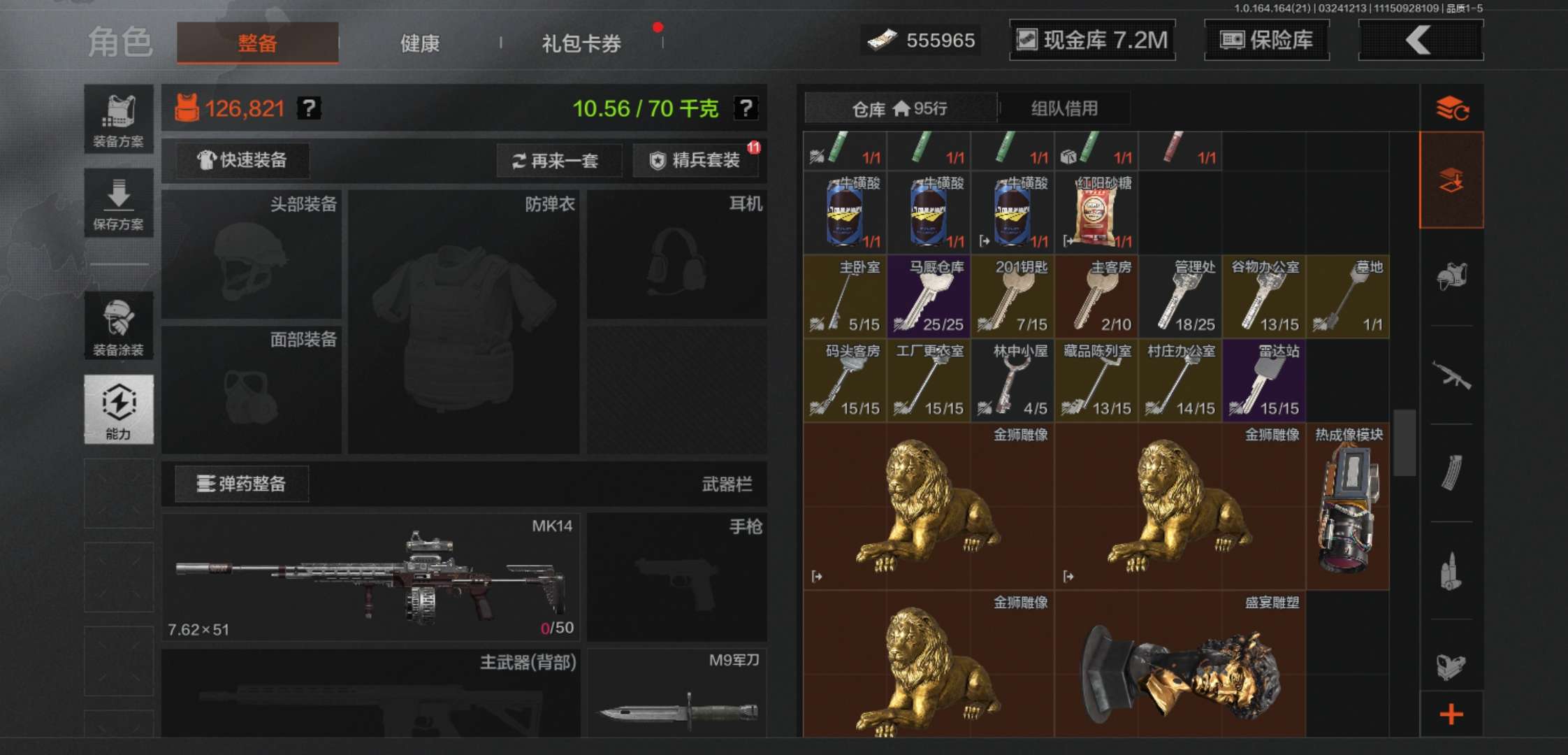Click the warehouse sort refresh icon at top right

(1453, 108)
